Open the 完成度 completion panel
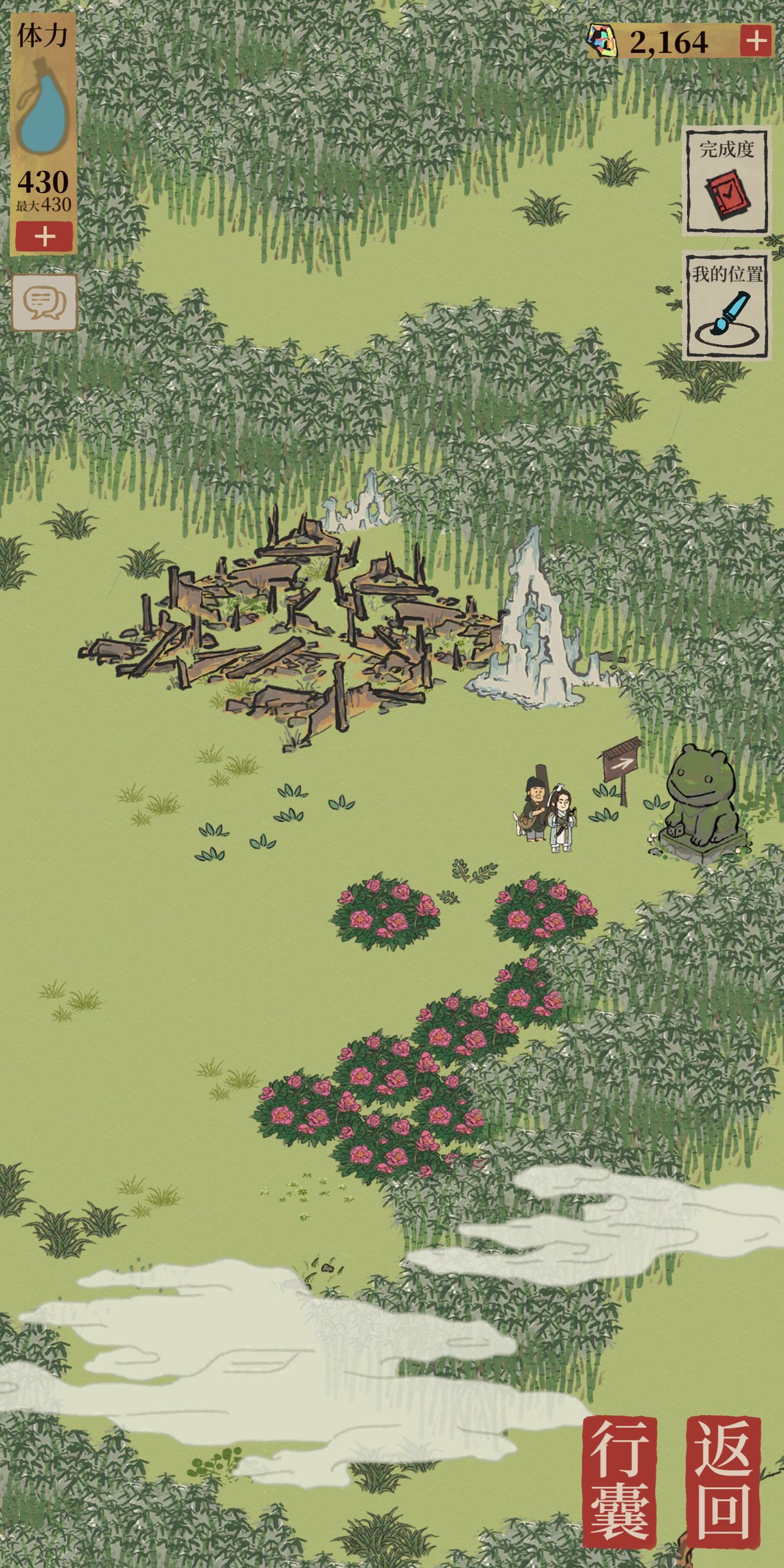This screenshot has height=1568, width=784. click(727, 181)
